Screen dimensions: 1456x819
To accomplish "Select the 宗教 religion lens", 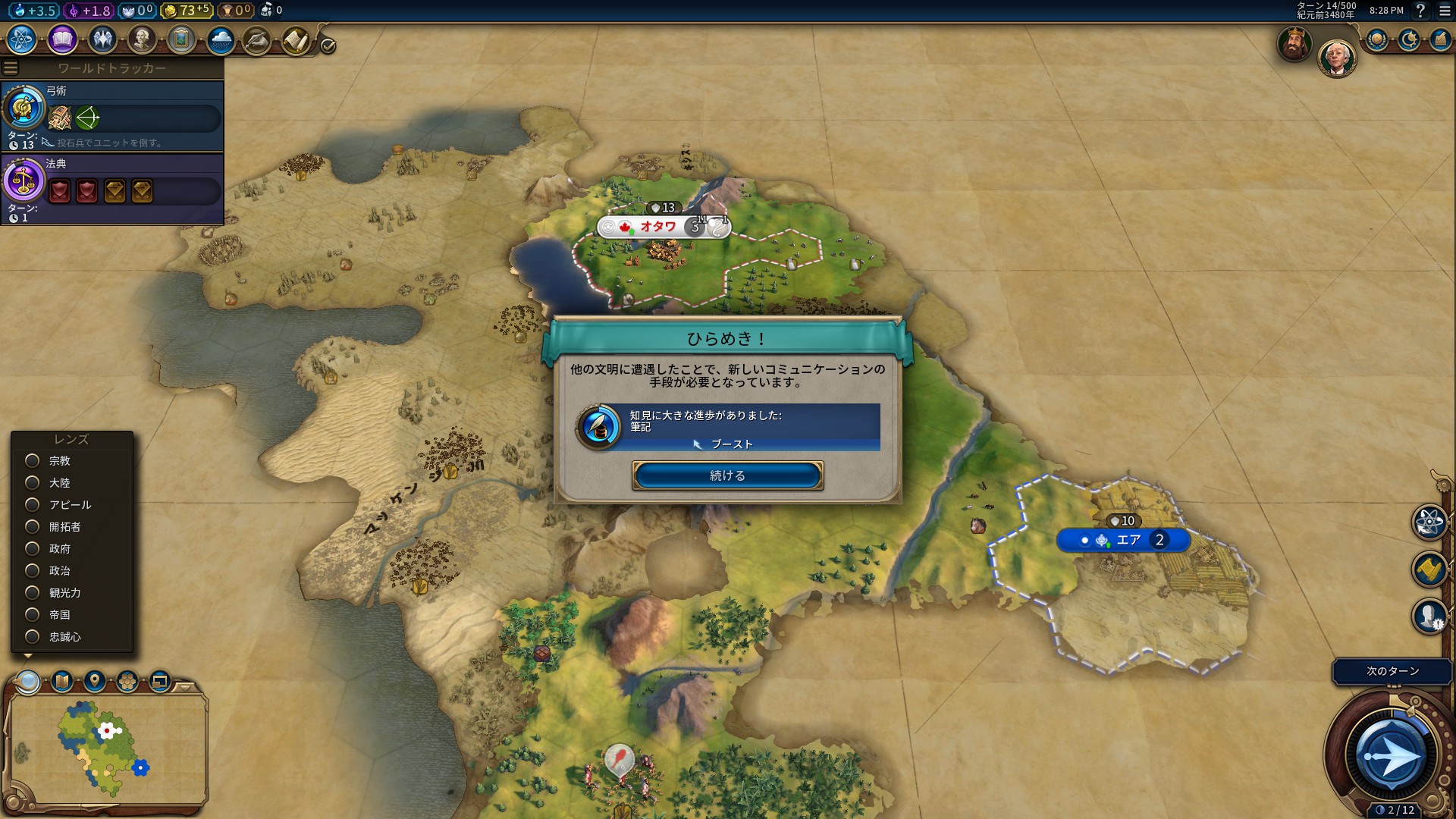I will click(x=33, y=461).
